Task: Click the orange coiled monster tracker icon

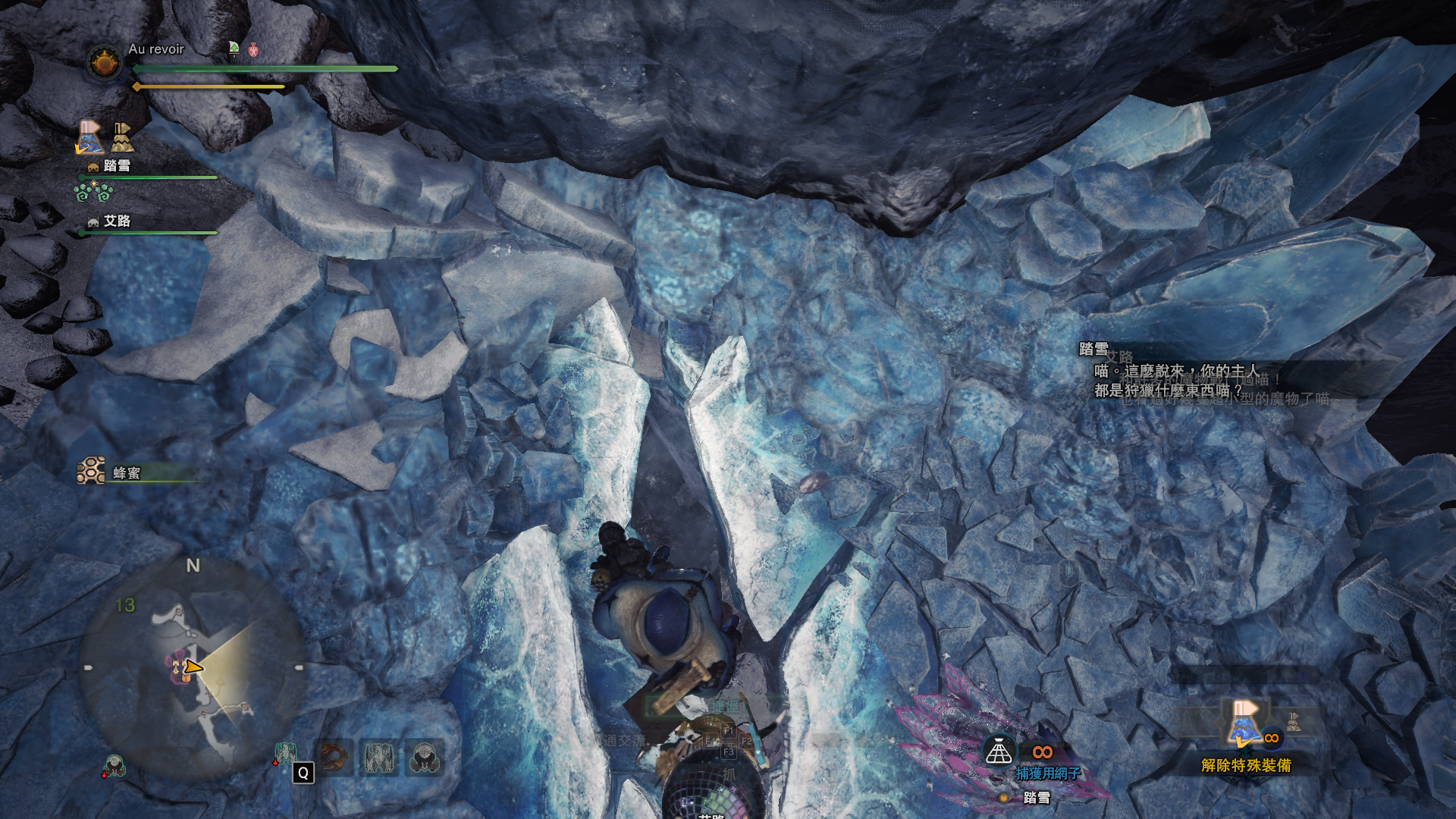Action: 332,758
